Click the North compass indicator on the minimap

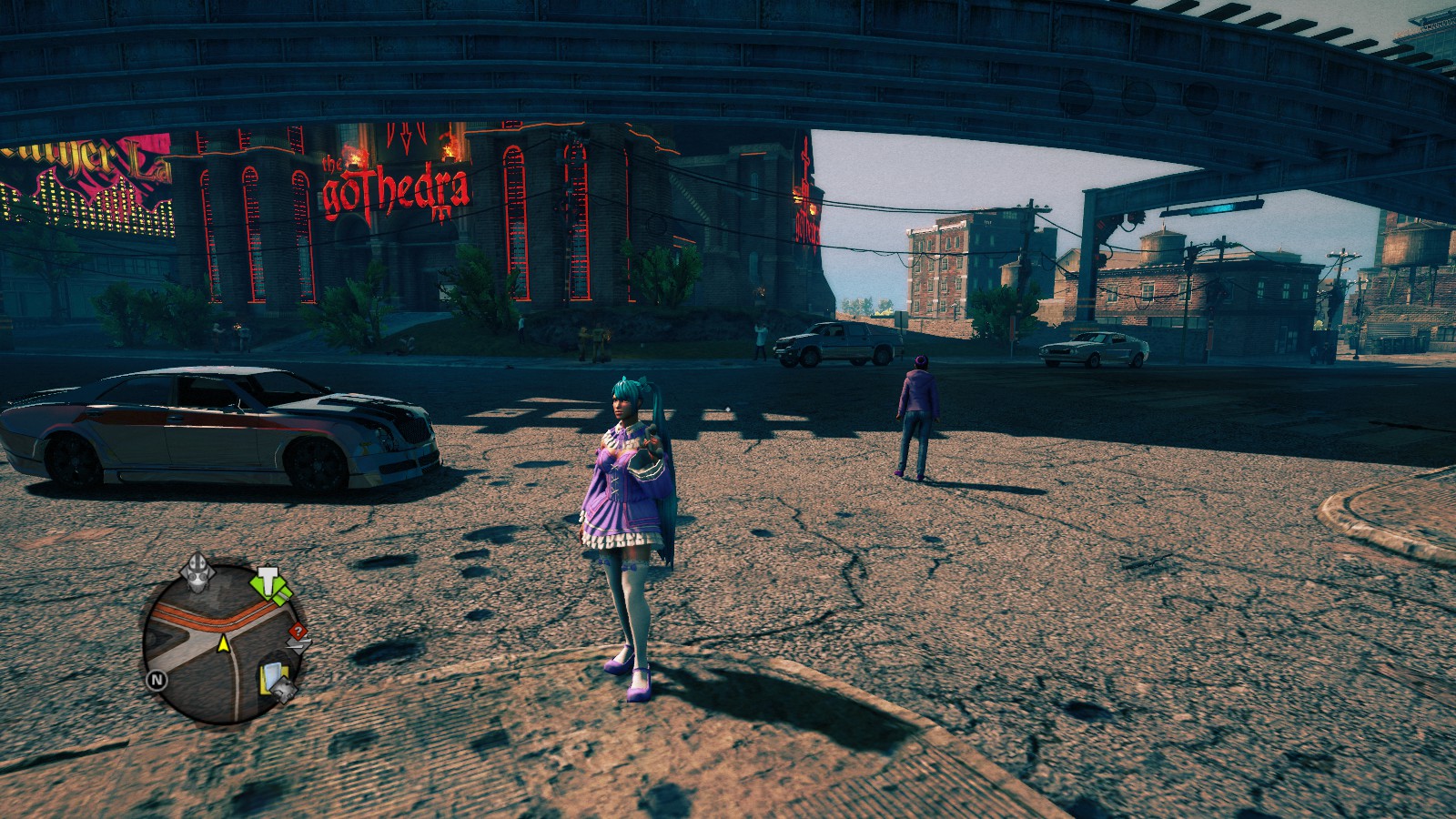click(x=157, y=679)
